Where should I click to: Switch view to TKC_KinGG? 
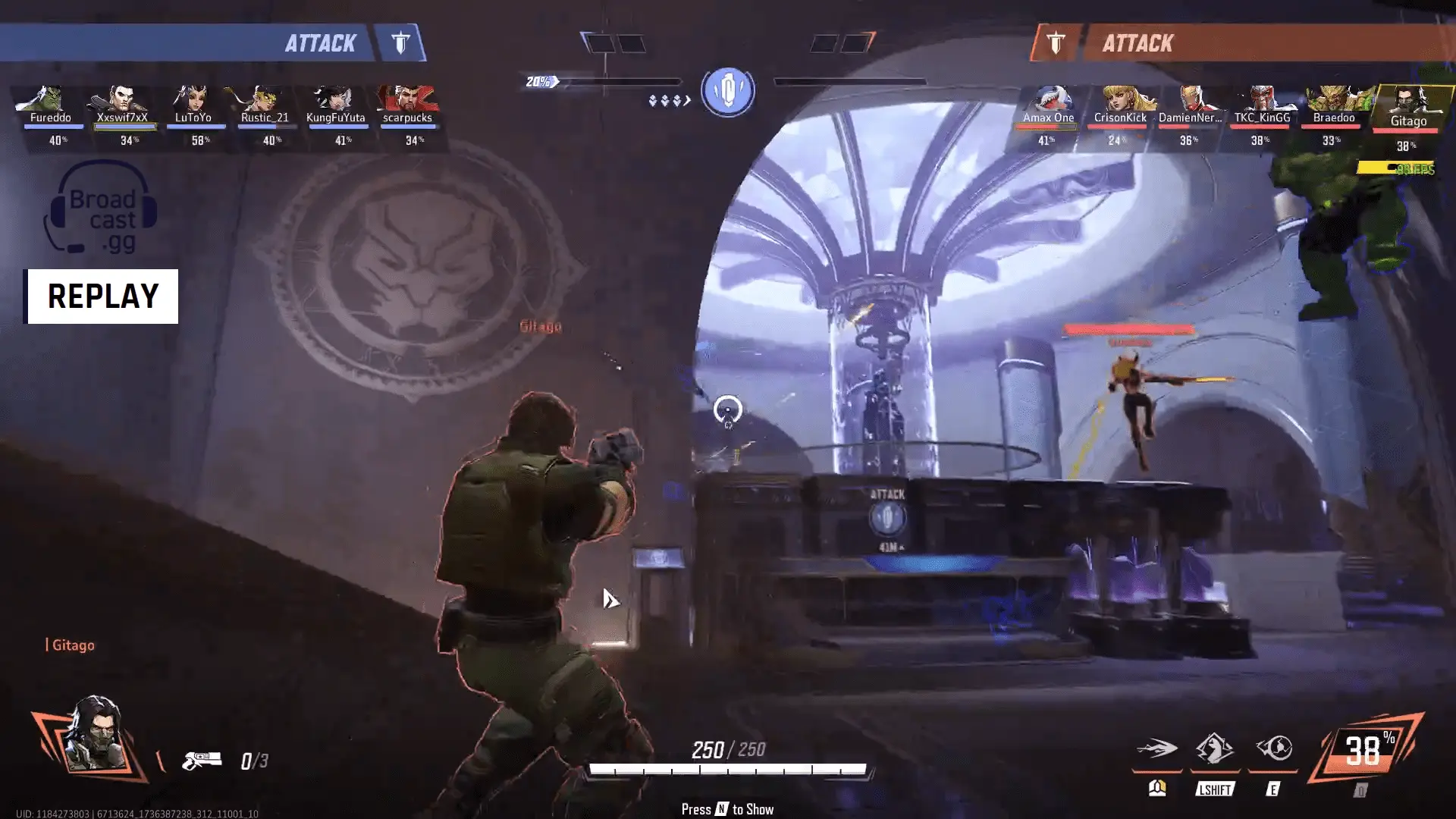pyautogui.click(x=1262, y=101)
